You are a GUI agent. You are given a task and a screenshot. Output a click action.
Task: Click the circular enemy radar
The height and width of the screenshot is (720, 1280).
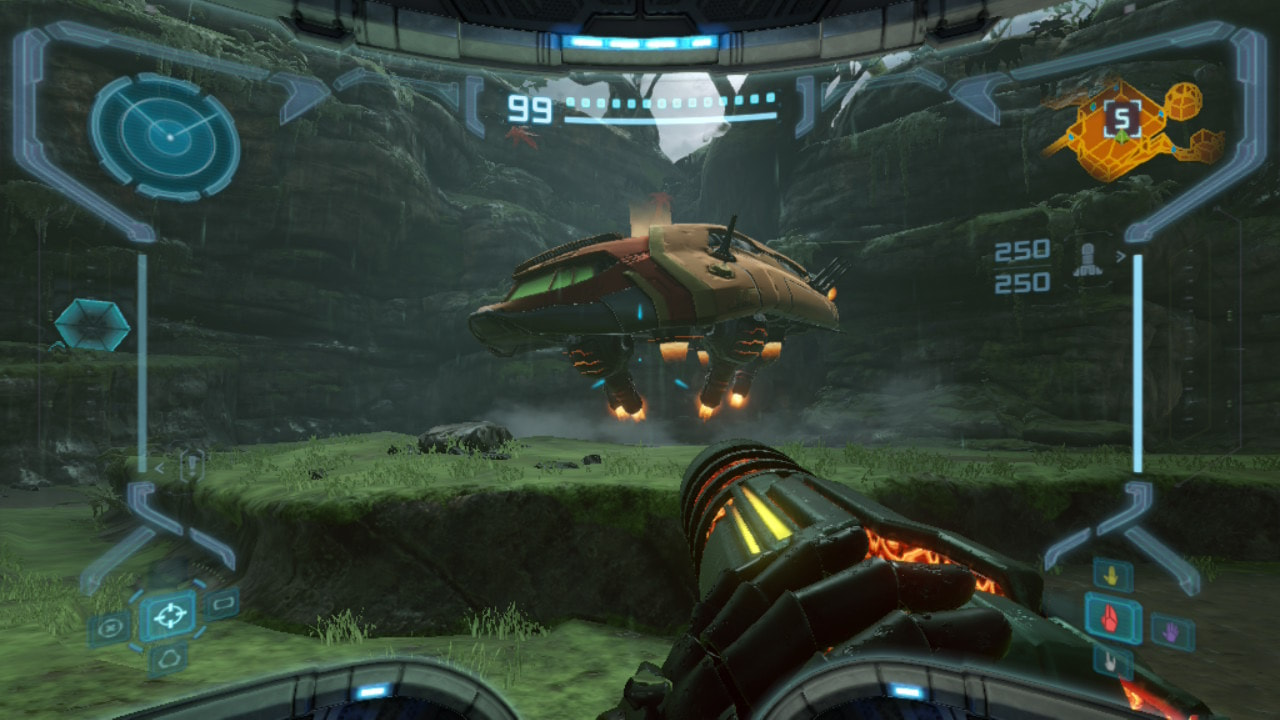165,135
